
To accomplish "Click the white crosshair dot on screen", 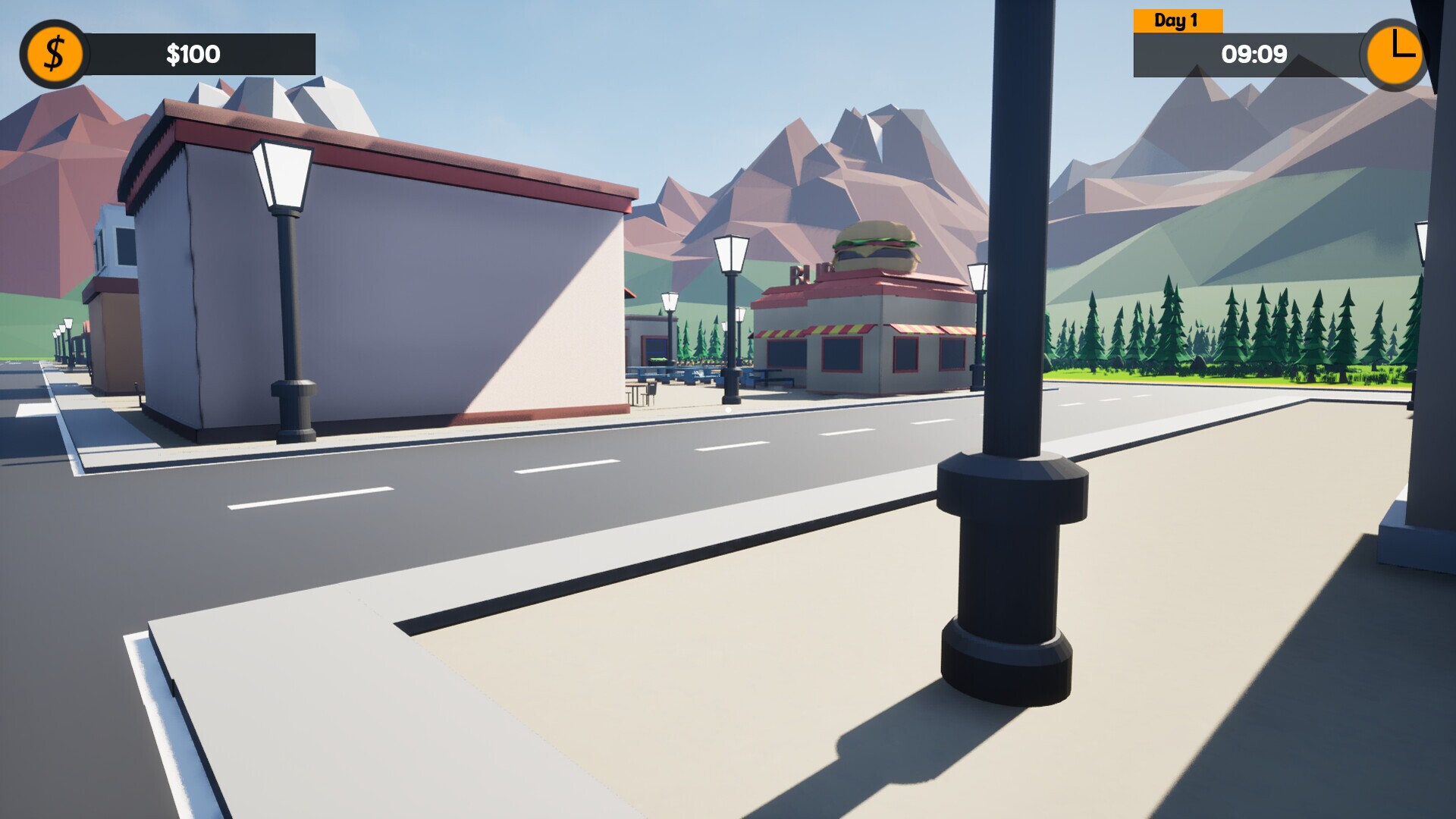I will coord(728,409).
